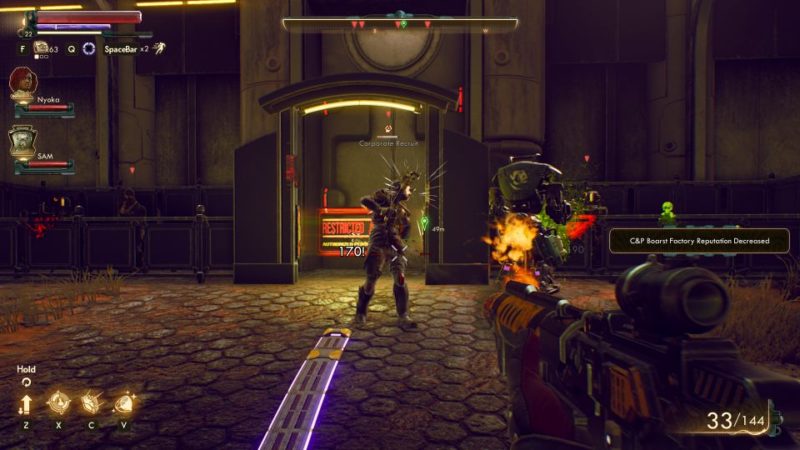
Task: Select SAM's companion portrait
Action: pyautogui.click(x=22, y=141)
